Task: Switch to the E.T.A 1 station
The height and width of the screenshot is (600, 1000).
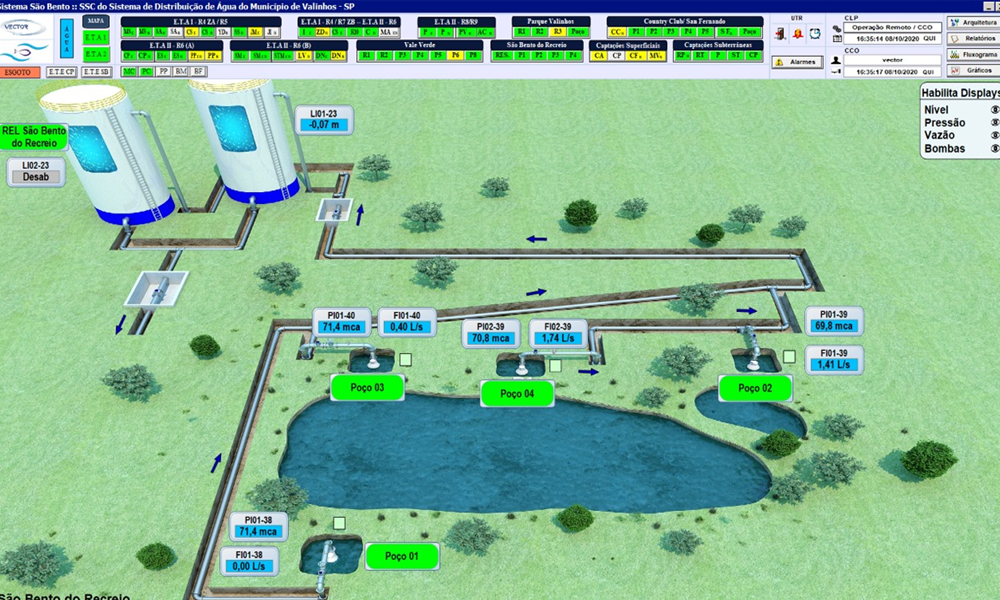Action: (x=96, y=37)
